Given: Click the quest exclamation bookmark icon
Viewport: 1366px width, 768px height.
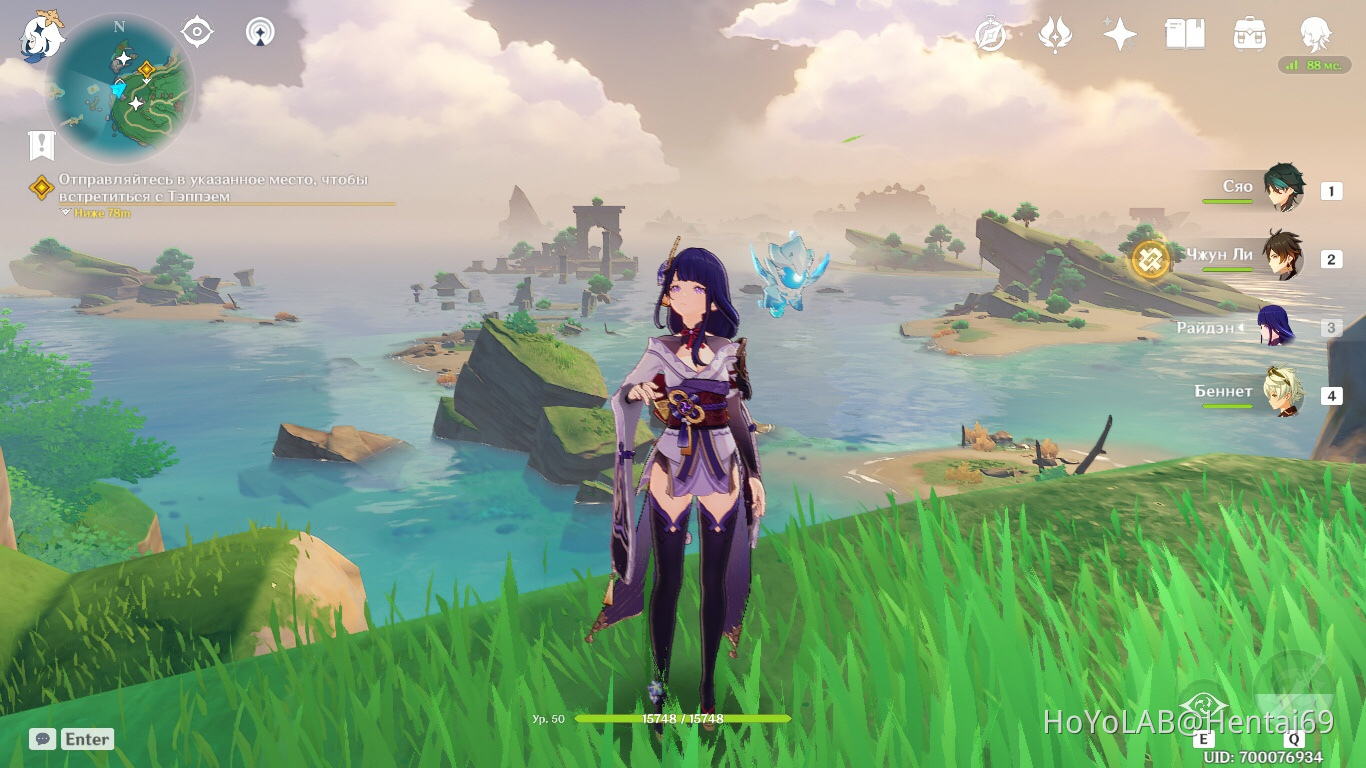Looking at the screenshot, I should 41,146.
